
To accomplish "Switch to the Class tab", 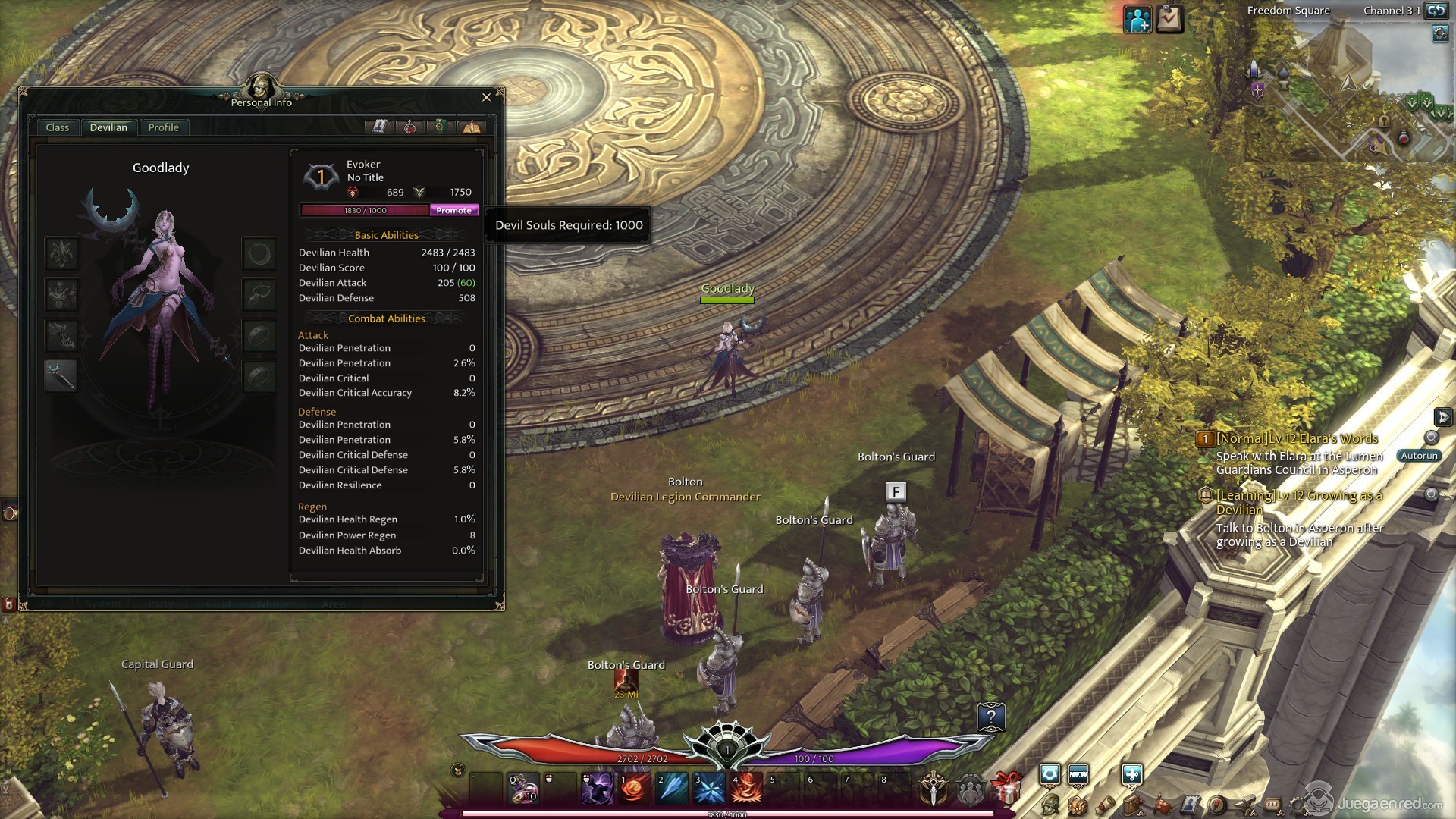I will [58, 127].
